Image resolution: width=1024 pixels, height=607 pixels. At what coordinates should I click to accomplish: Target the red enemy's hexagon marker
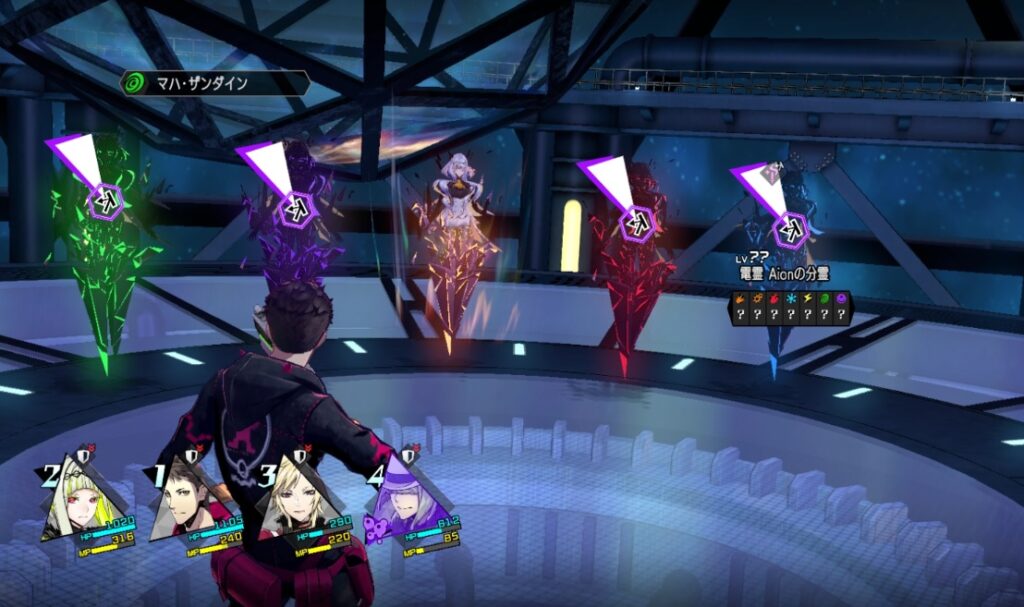coord(637,222)
